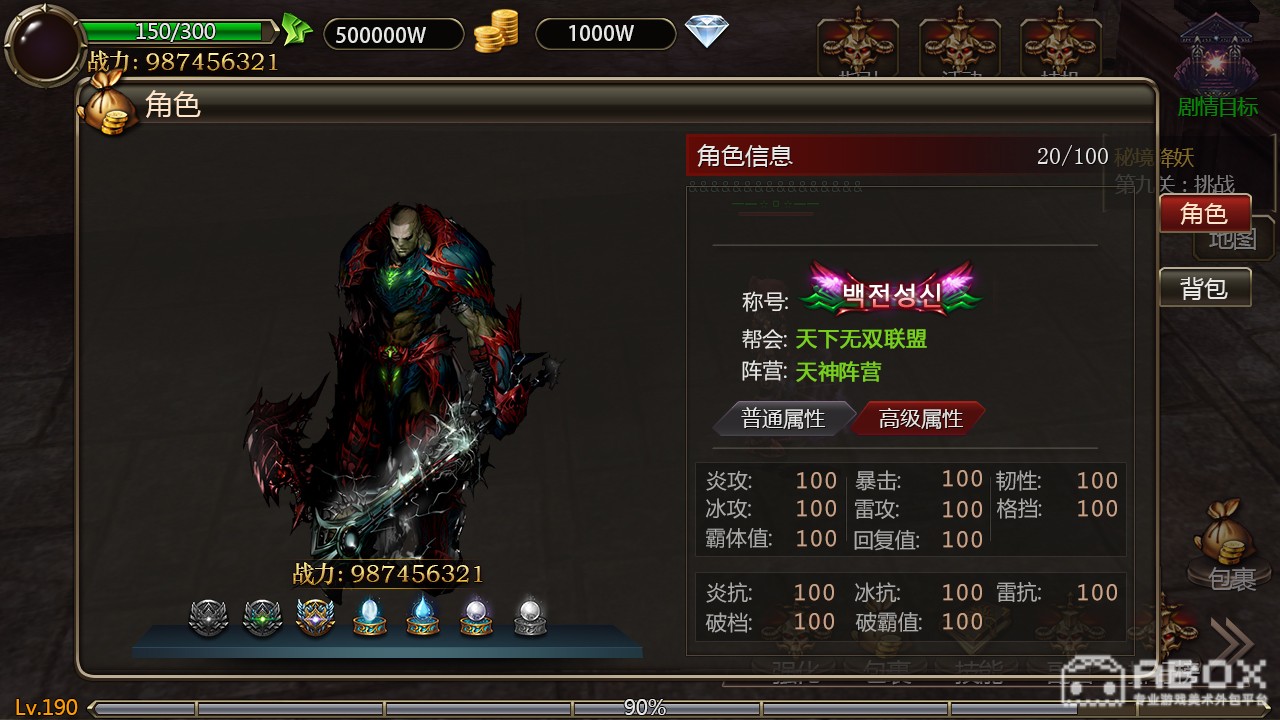Select the 高级属性 attributes tab
This screenshot has height=720, width=1280.
tap(919, 418)
